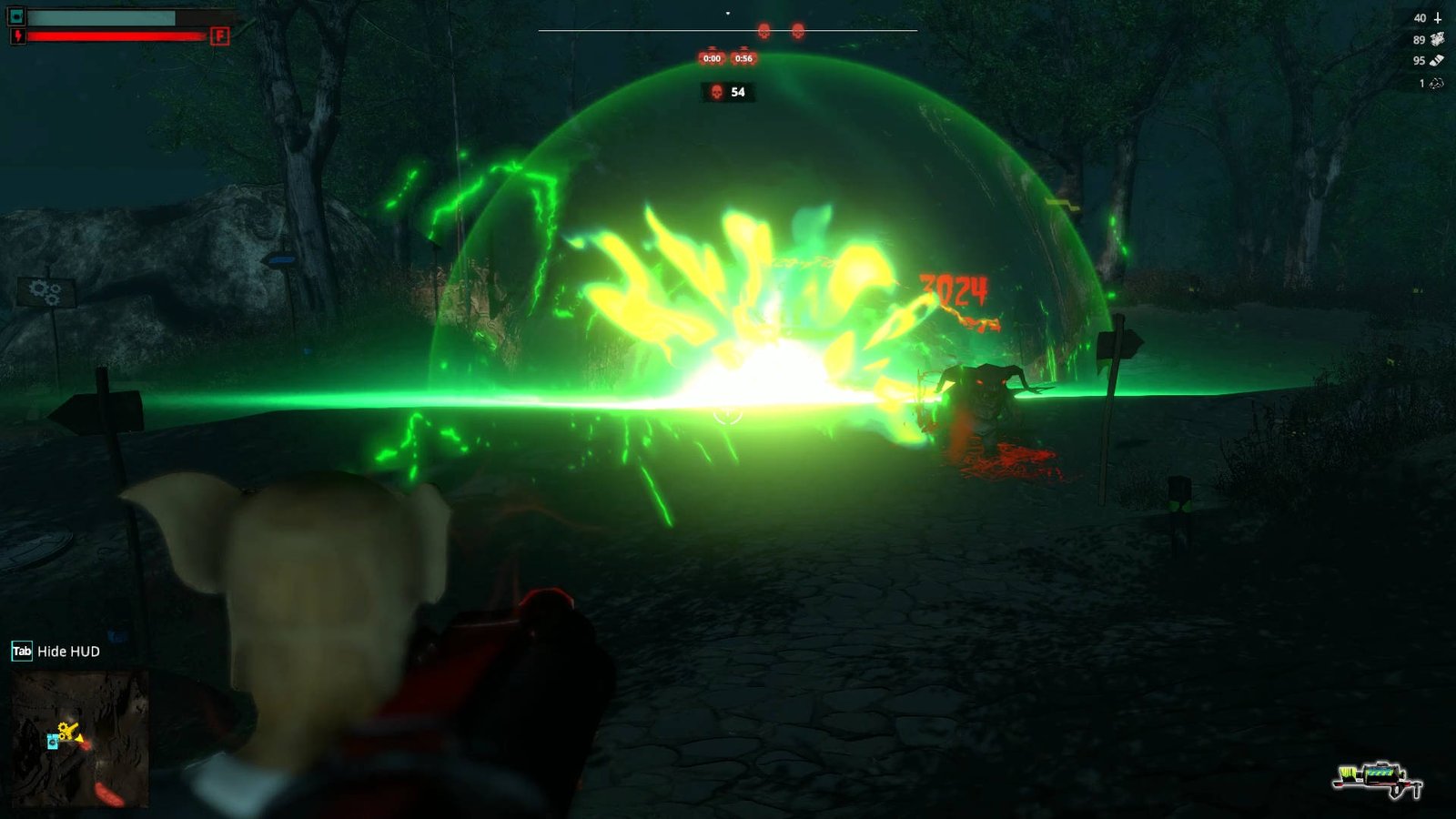Image resolution: width=1456 pixels, height=819 pixels.
Task: Click the shield icon beside the armor bar
Action: tap(16, 16)
